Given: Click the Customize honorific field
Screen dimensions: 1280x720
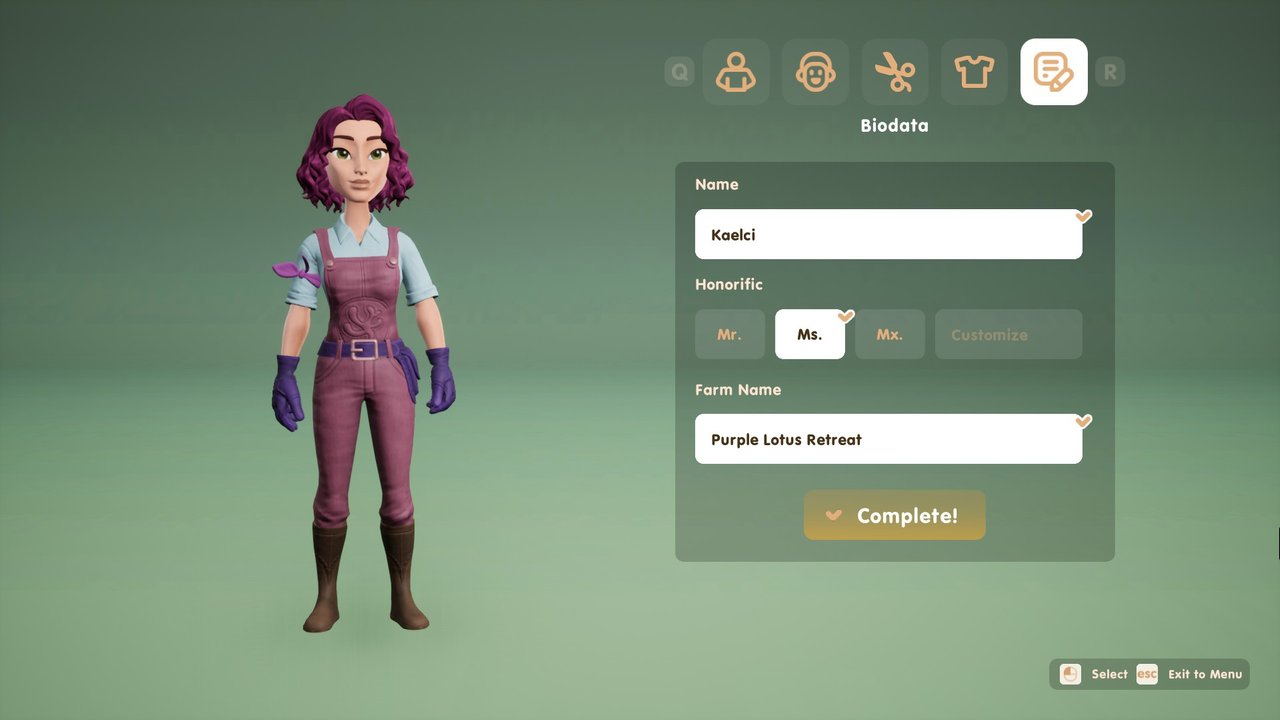Looking at the screenshot, I should (x=1008, y=334).
